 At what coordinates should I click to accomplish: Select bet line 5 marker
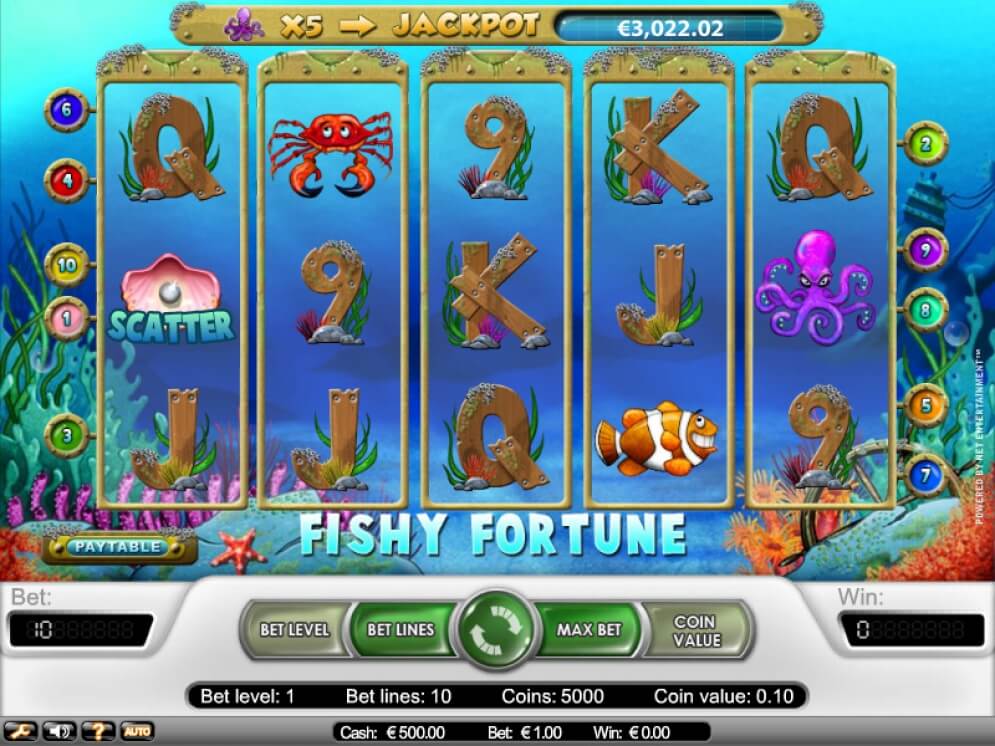coord(926,406)
